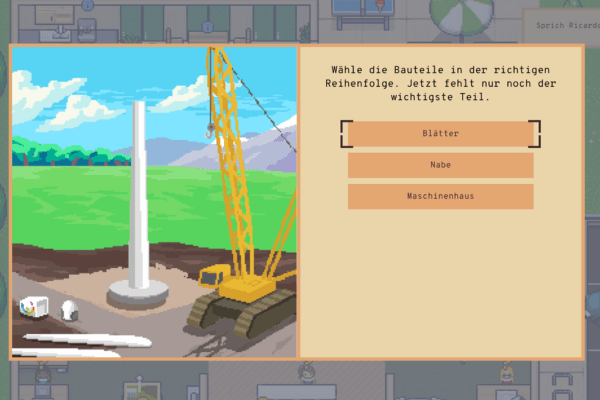The width and height of the screenshot is (600, 400).
Task: Select the Nabe component
Action: tap(440, 165)
